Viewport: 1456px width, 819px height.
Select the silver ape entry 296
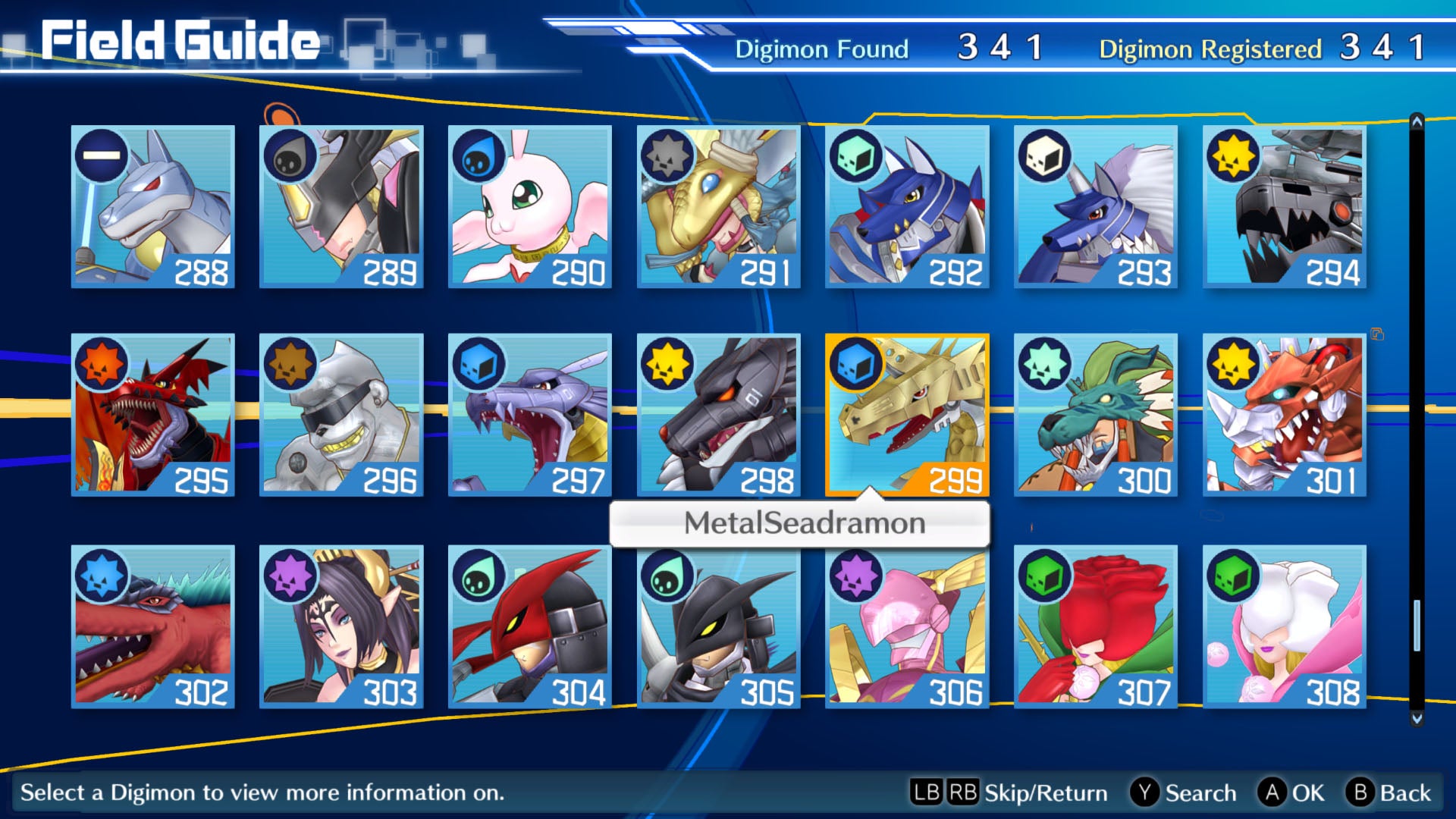pos(341,415)
